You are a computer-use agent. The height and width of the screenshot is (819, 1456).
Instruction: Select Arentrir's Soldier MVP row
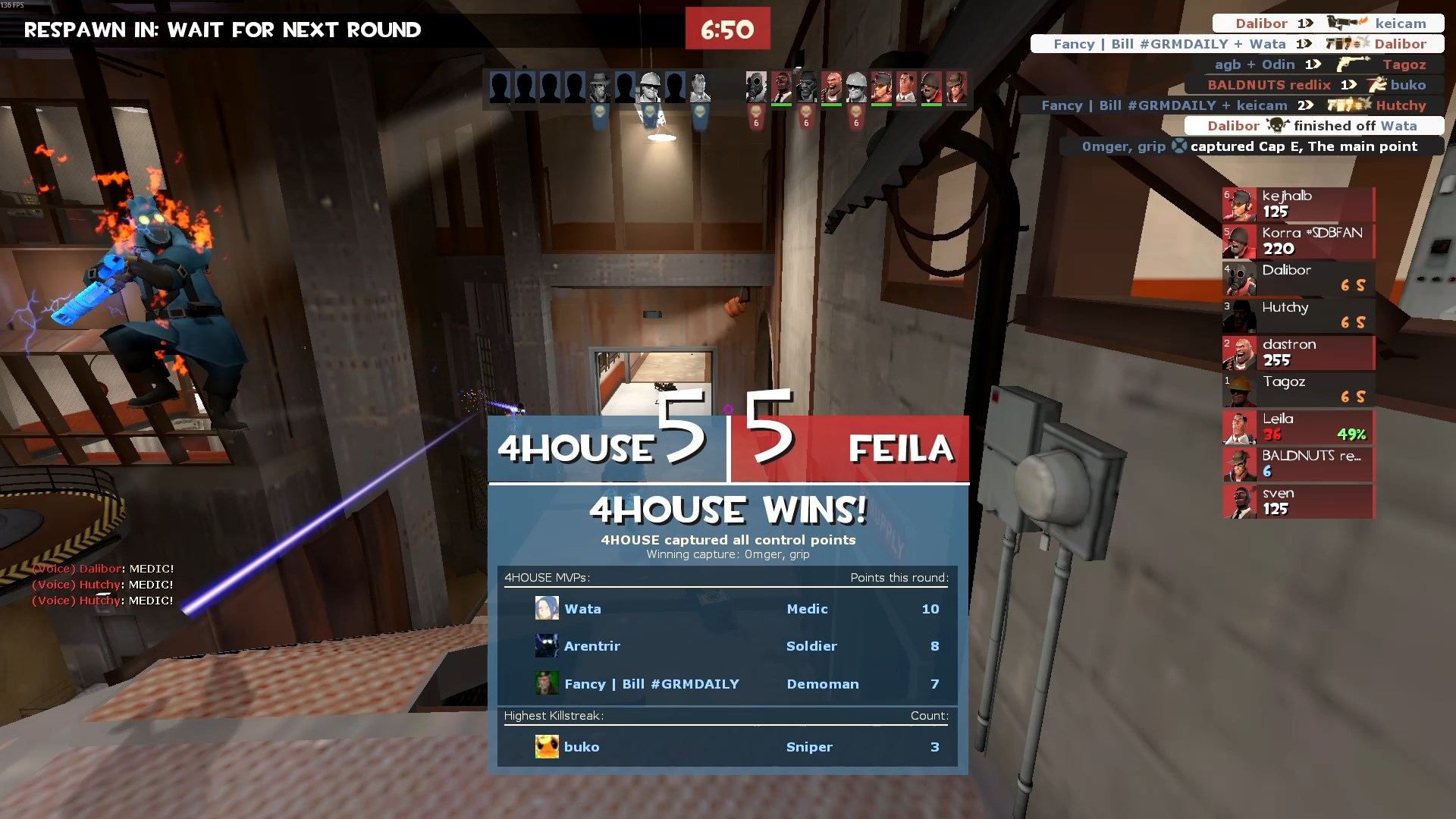coord(726,646)
